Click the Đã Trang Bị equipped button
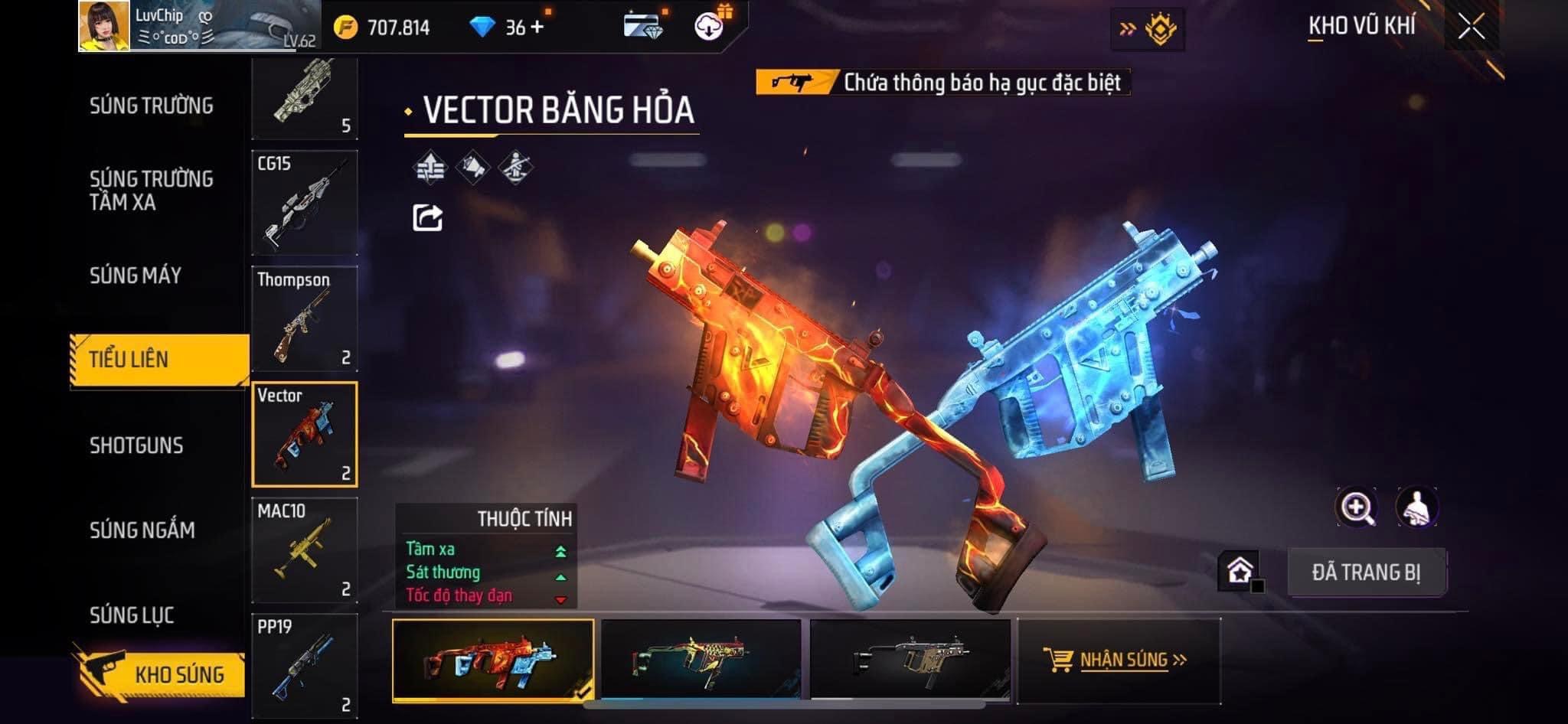Viewport: 1568px width, 724px height. click(x=1366, y=572)
